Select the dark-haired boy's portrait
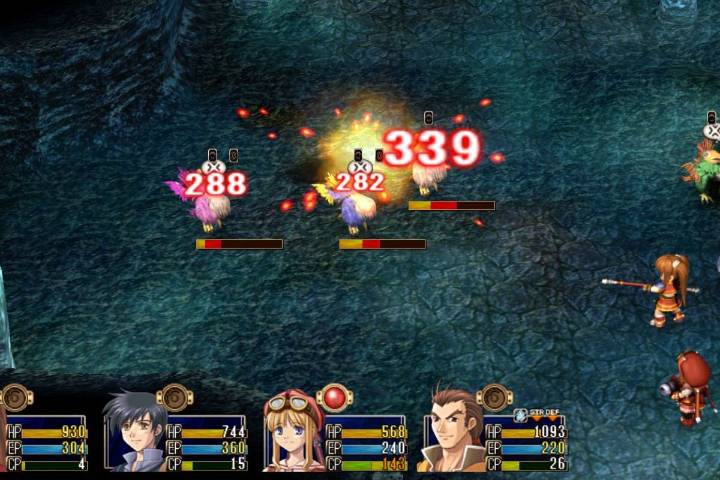Image resolution: width=720 pixels, height=480 pixels. [135, 432]
